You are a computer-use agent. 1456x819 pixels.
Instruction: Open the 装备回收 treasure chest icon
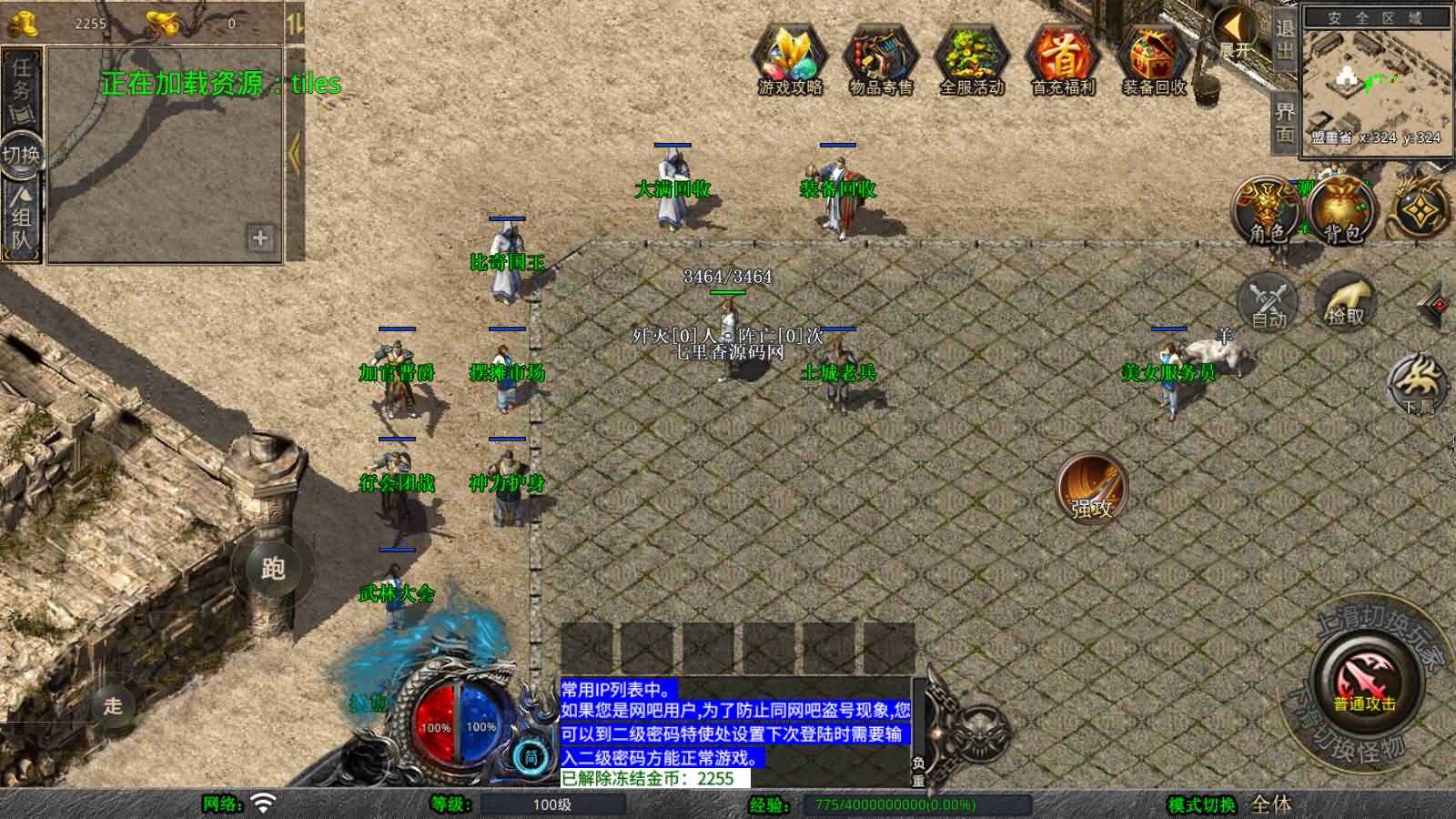(1154, 57)
